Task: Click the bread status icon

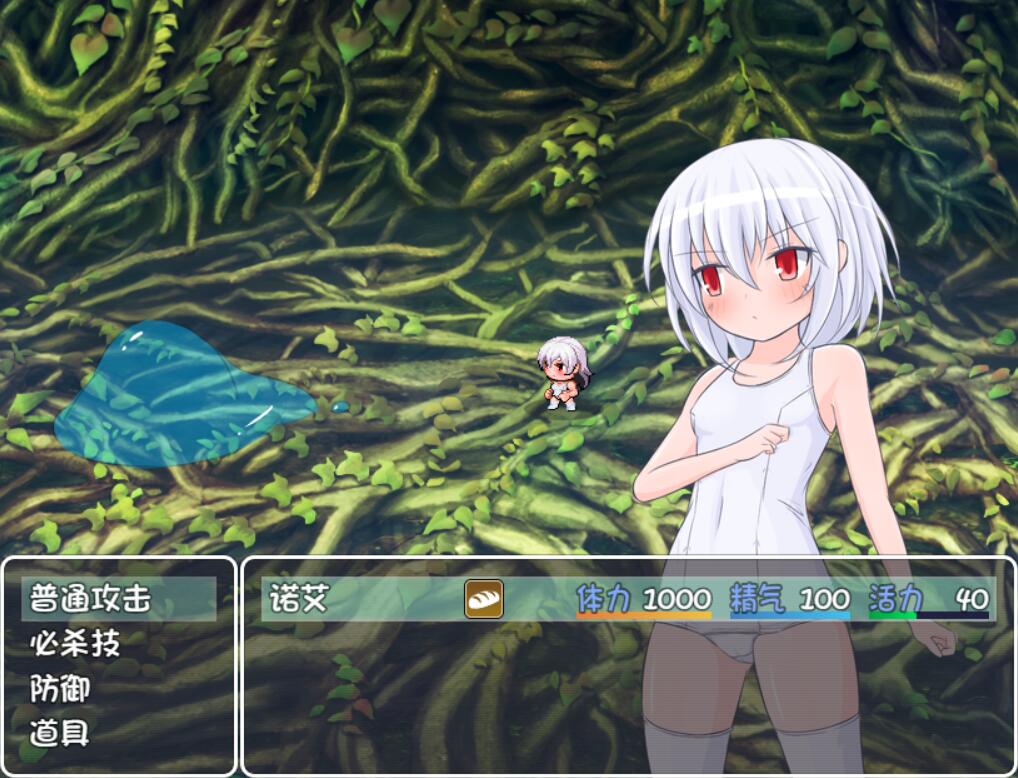Action: point(484,599)
